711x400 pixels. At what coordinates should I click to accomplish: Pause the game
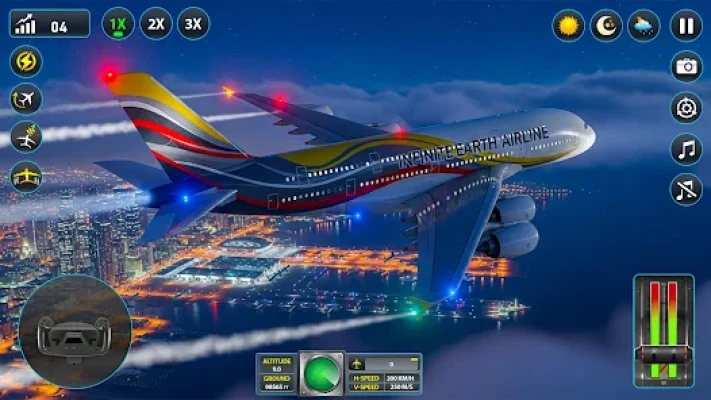pos(686,25)
